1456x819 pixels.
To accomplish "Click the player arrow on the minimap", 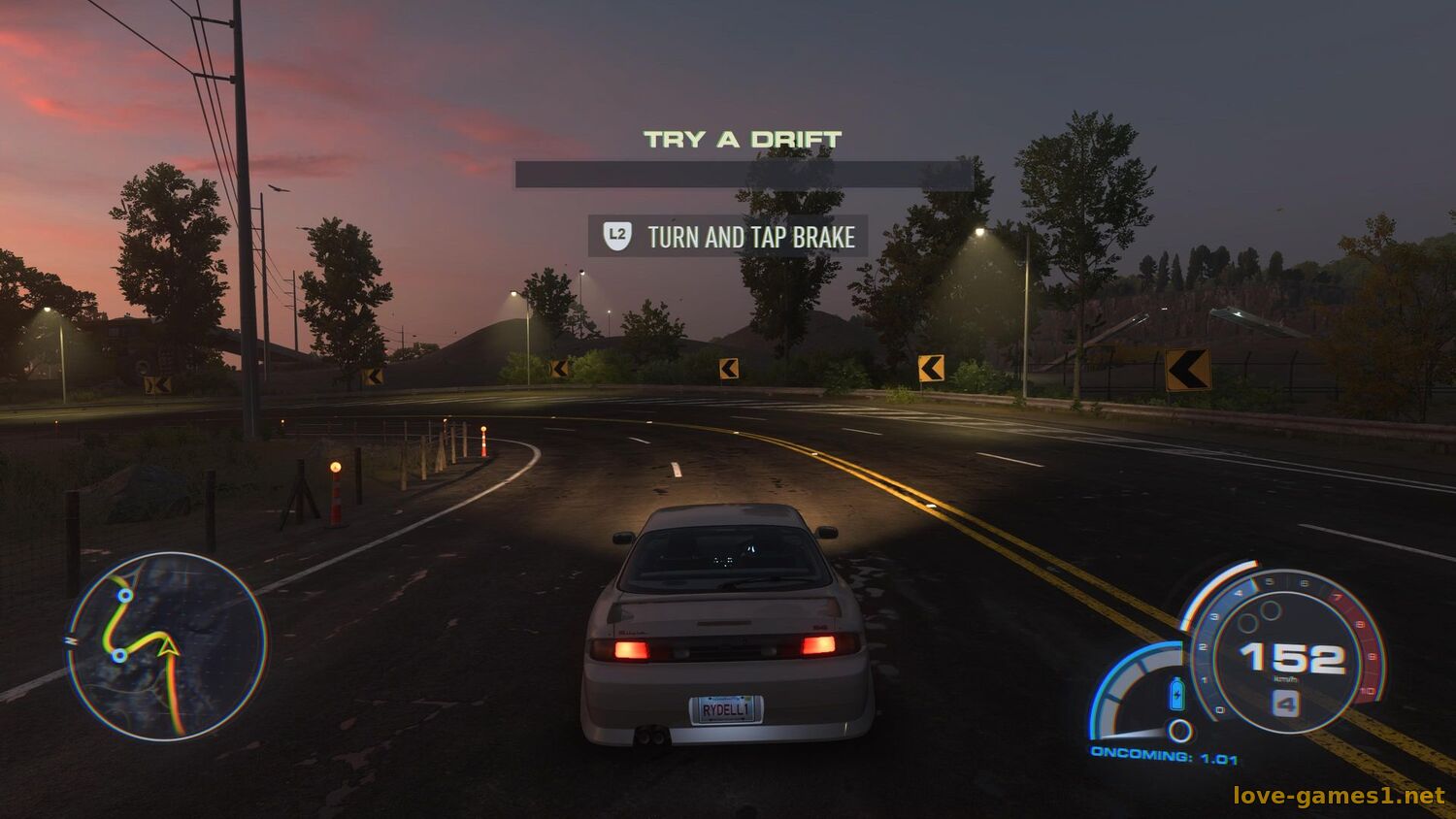I will tap(169, 645).
